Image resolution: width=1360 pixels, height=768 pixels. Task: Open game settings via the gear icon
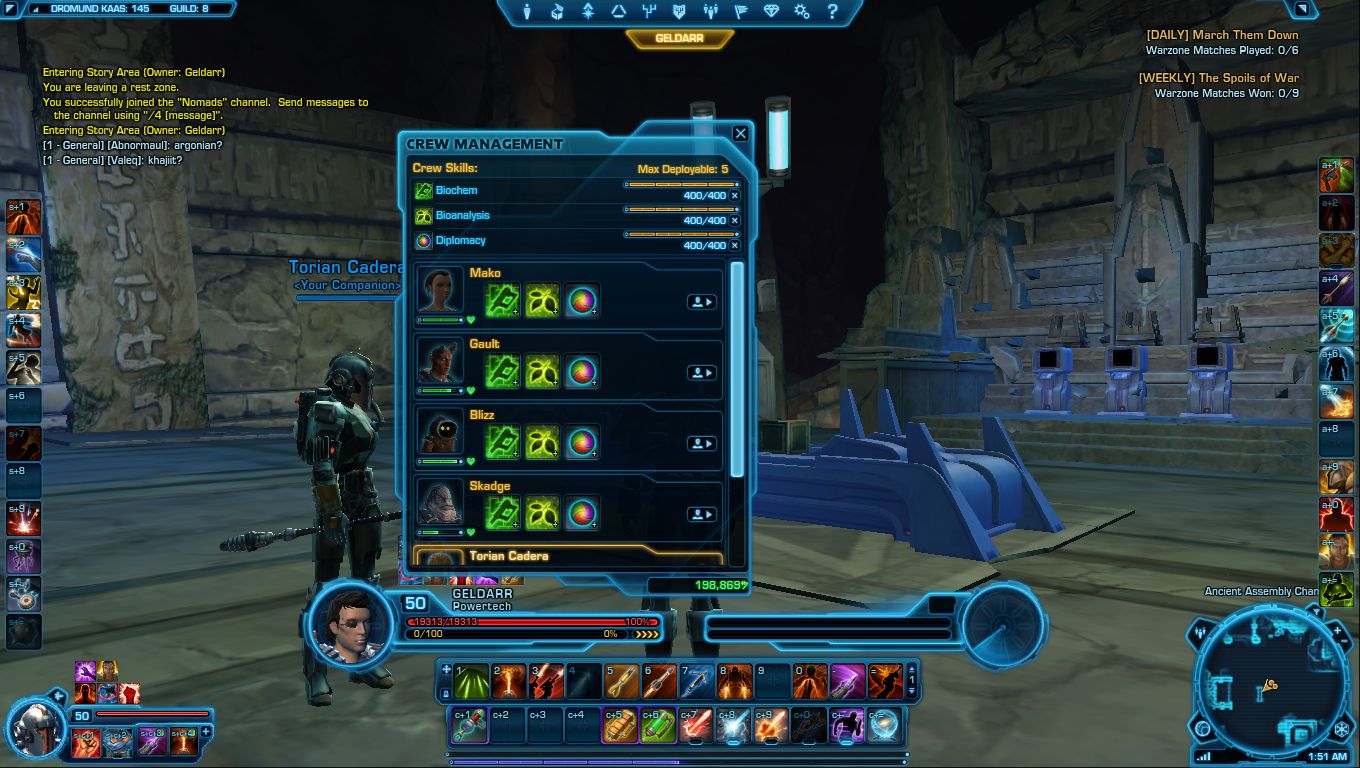(801, 12)
